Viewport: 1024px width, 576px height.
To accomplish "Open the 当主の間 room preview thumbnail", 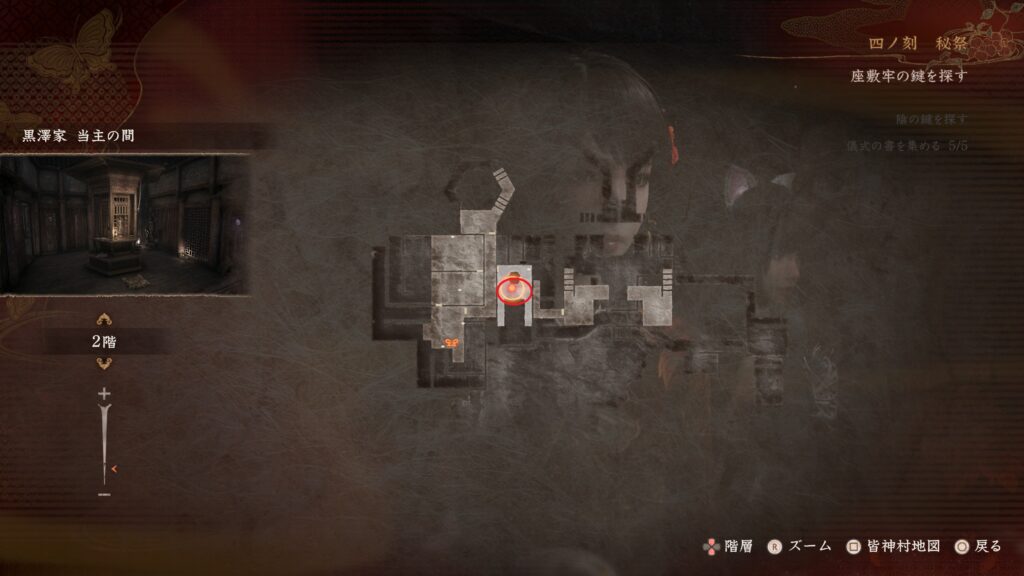I will coord(124,224).
